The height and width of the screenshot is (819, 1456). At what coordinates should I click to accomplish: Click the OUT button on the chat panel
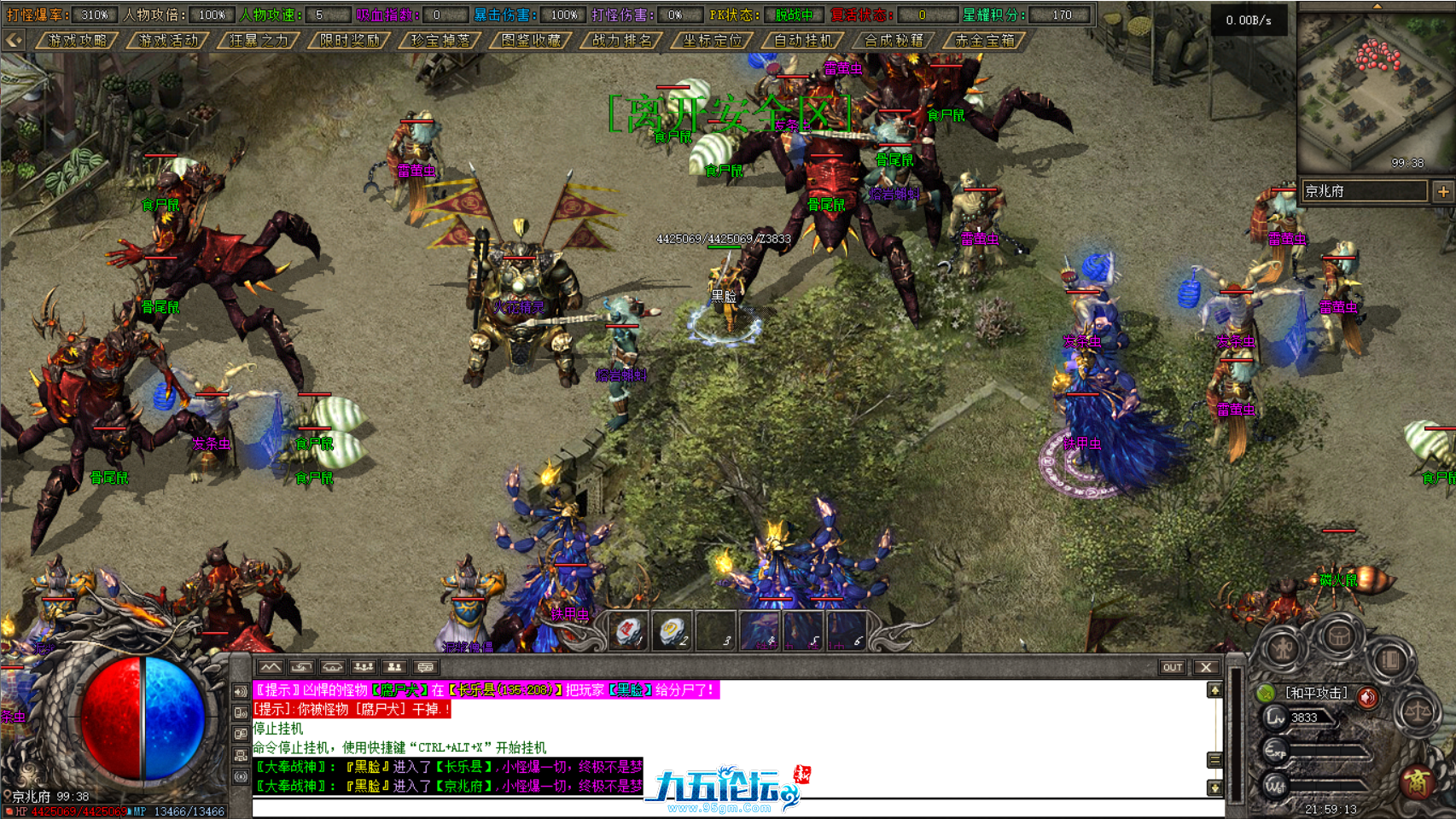pos(1173,667)
